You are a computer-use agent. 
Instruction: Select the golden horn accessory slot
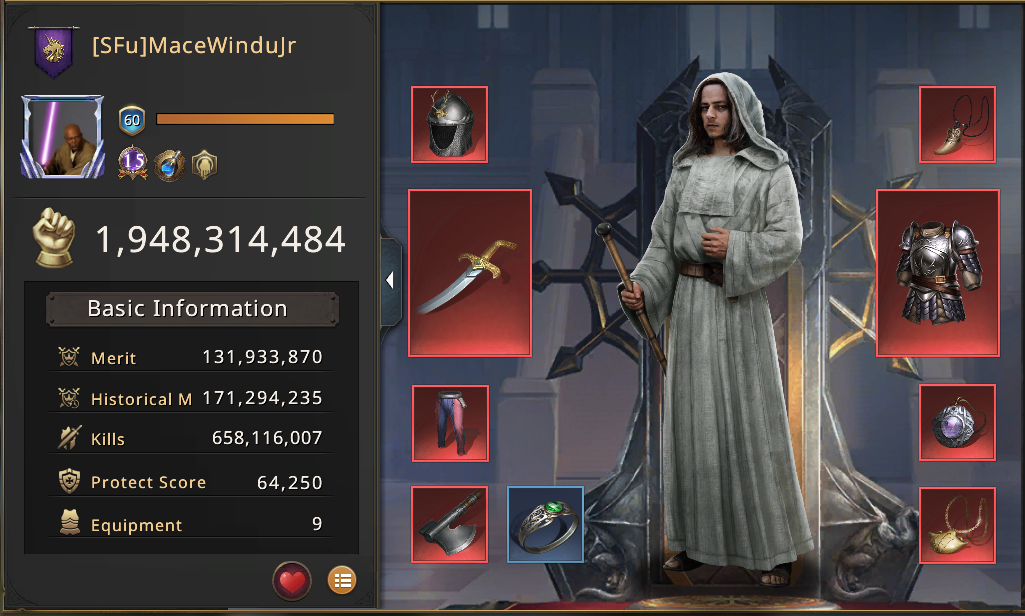tap(957, 525)
